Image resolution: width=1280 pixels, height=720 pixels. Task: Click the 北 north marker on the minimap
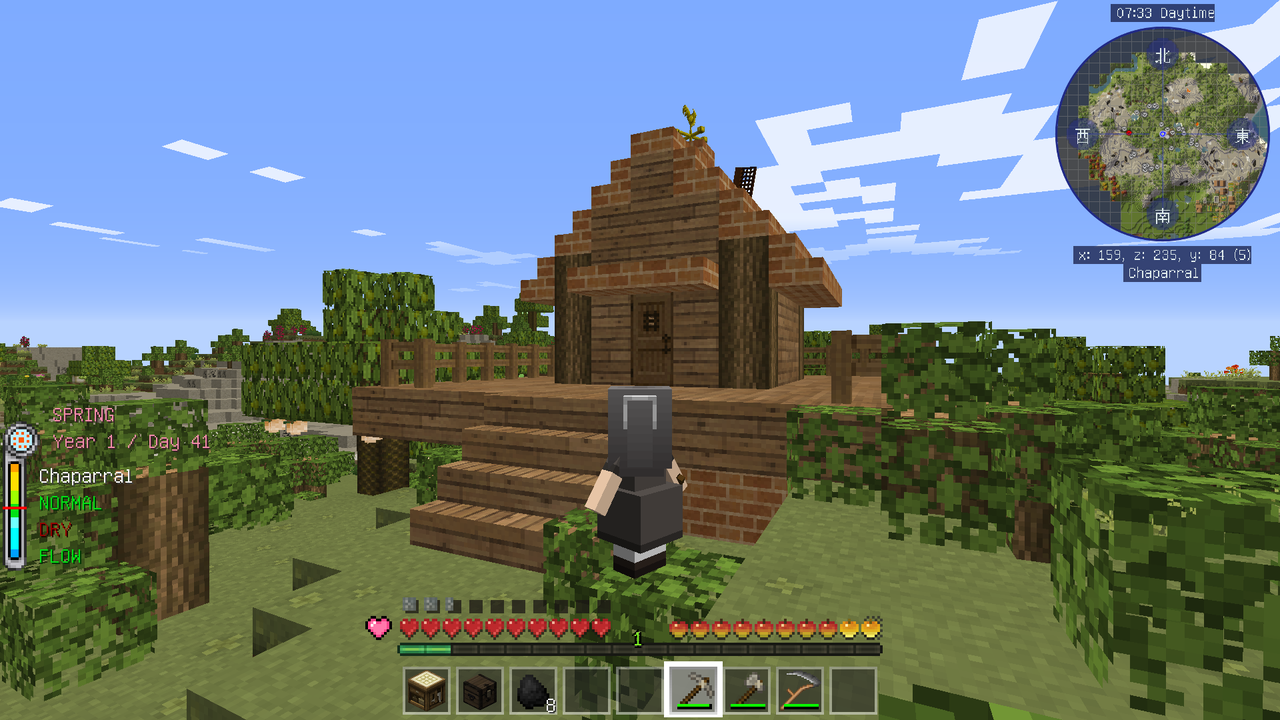click(1162, 57)
